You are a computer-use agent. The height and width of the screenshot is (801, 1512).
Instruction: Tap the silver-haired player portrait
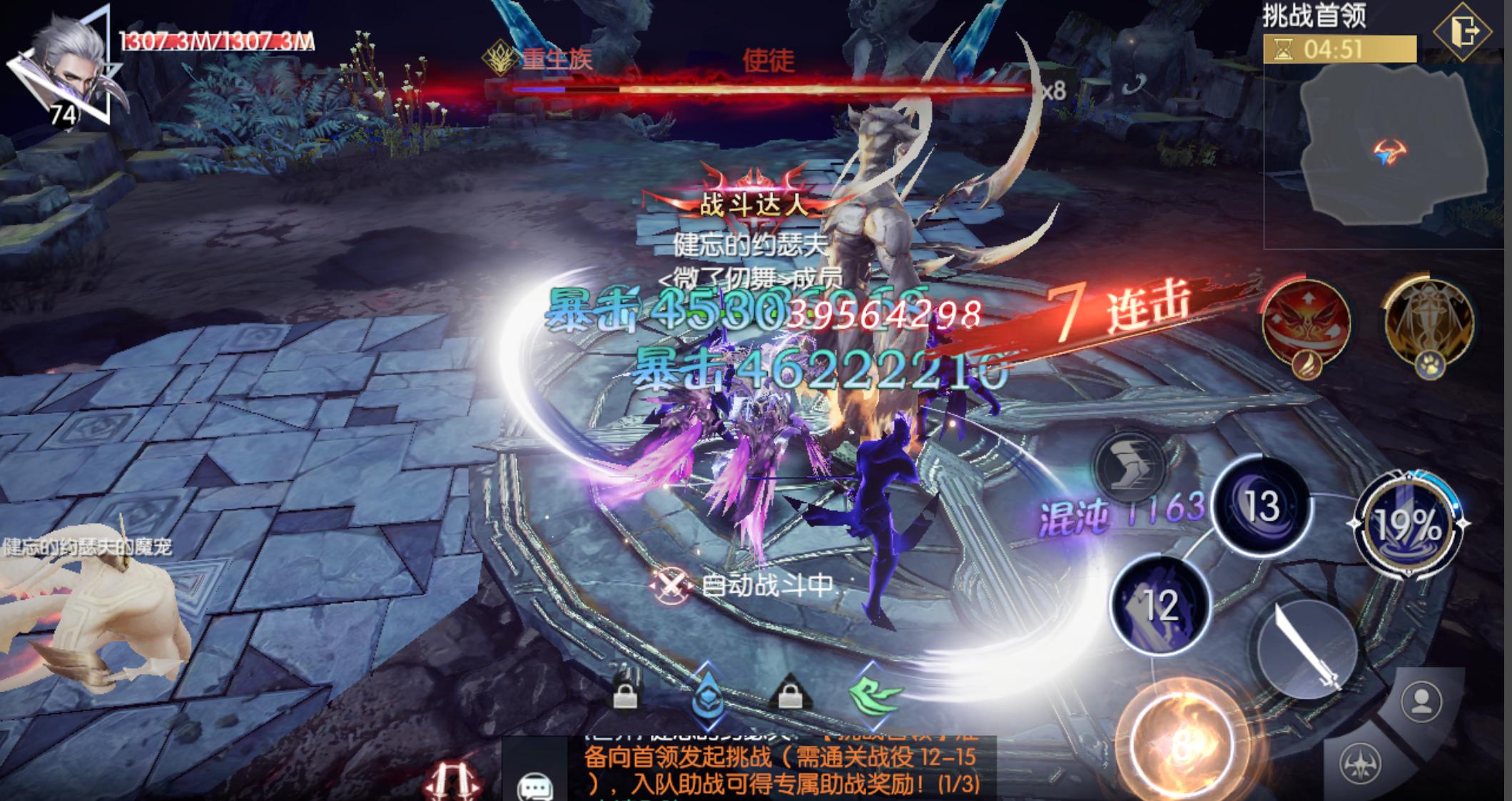(x=66, y=66)
